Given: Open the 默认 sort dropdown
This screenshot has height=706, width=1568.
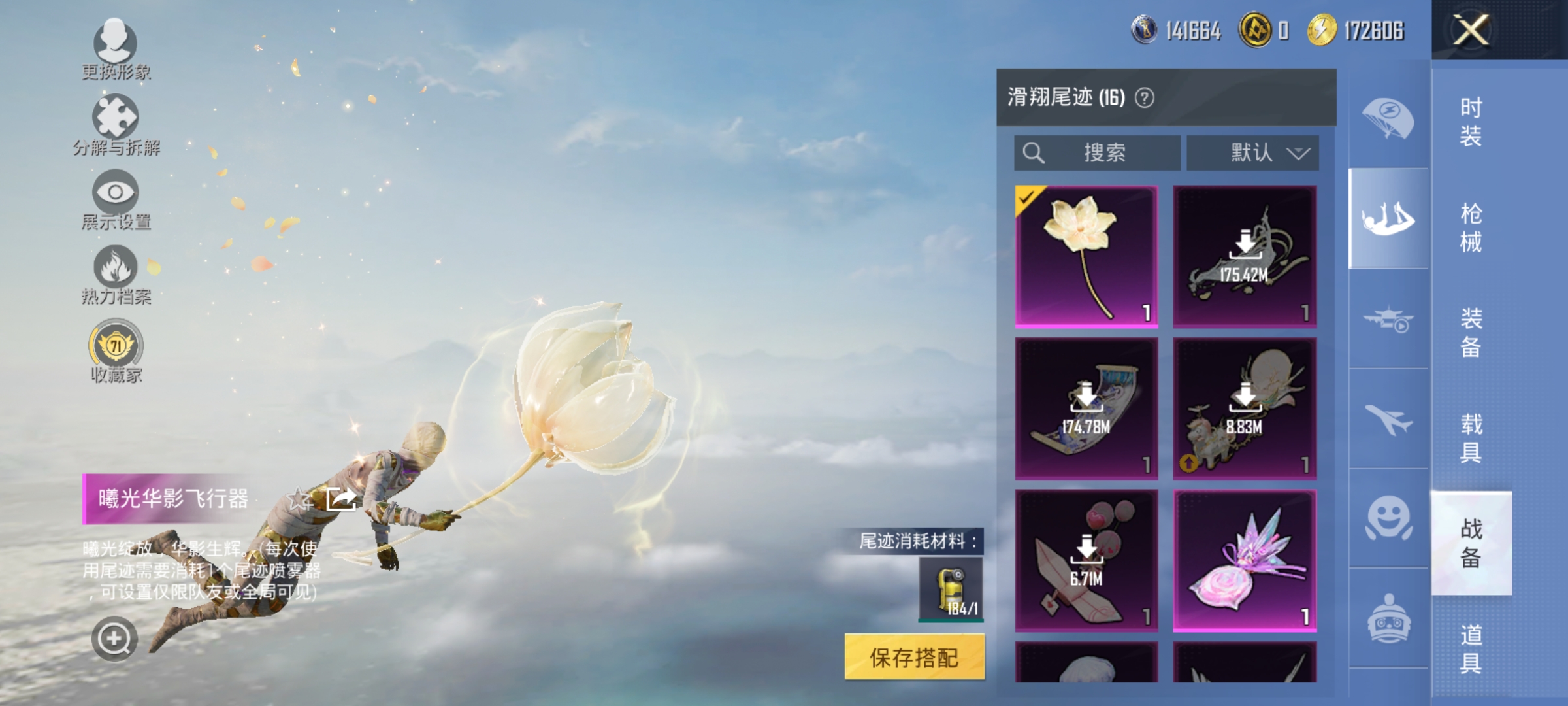Looking at the screenshot, I should (1251, 152).
